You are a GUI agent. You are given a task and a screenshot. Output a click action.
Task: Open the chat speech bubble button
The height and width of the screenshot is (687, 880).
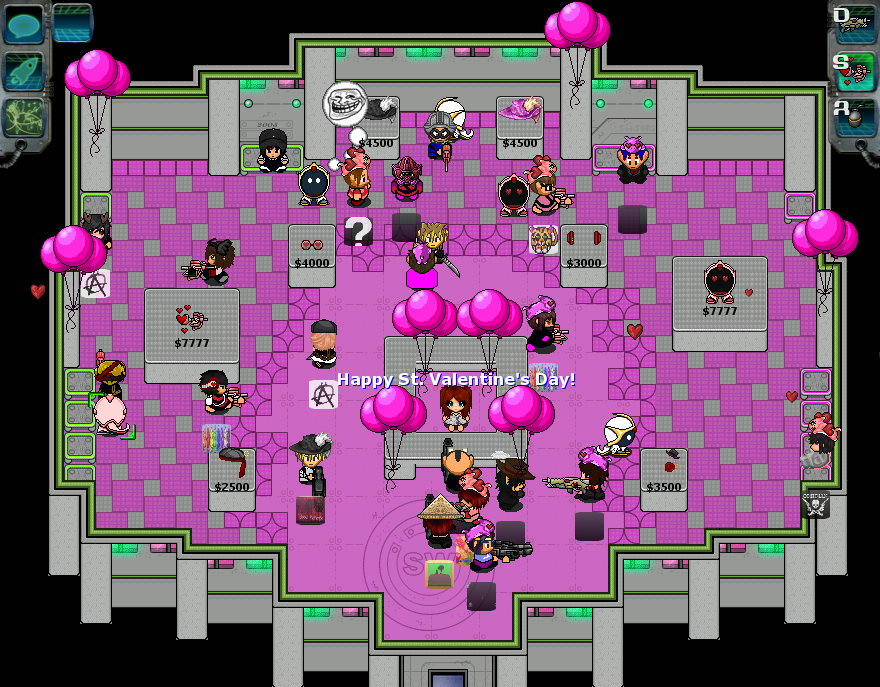click(23, 24)
